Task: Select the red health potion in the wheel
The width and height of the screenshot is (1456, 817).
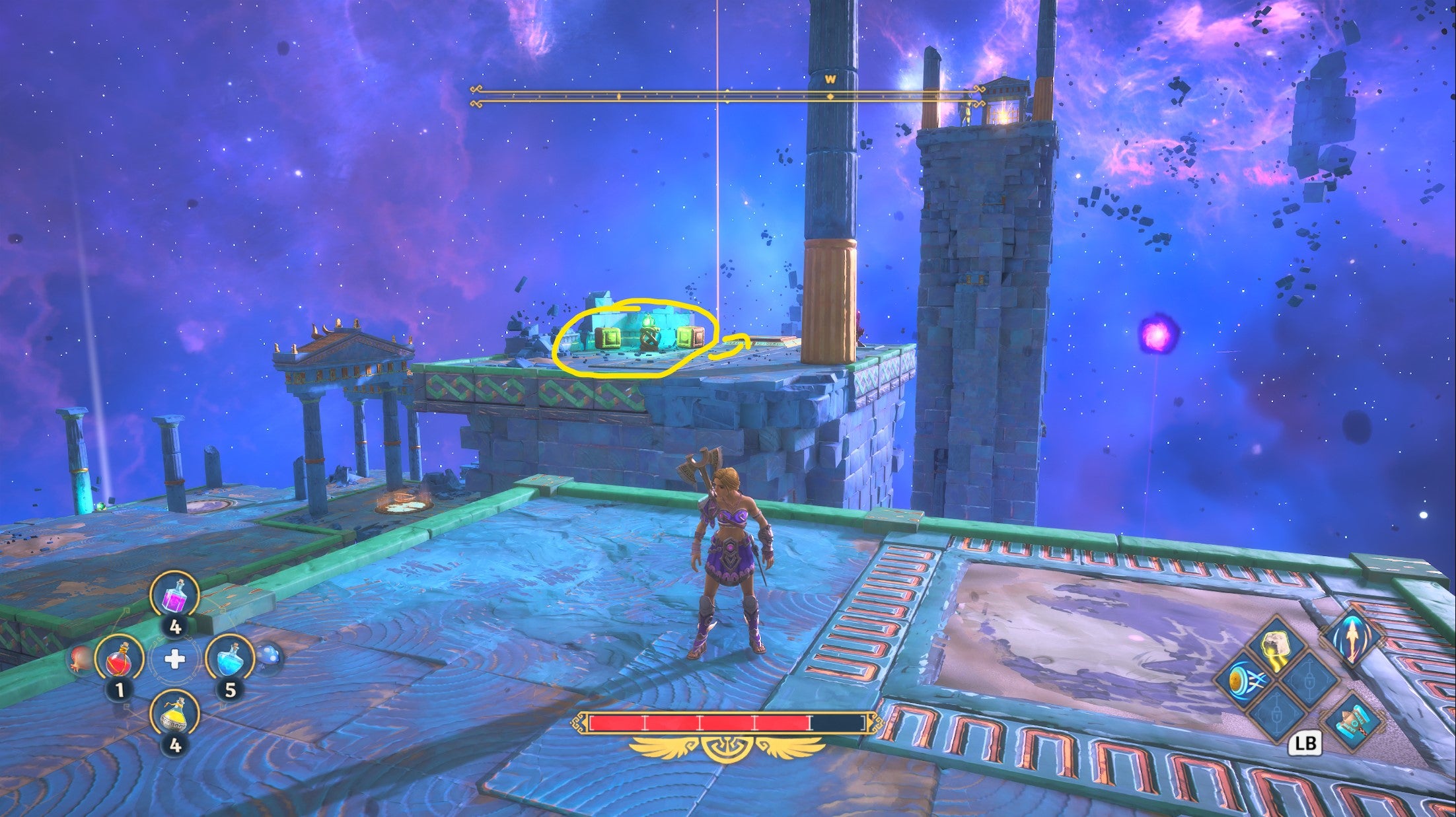Action: point(119,660)
